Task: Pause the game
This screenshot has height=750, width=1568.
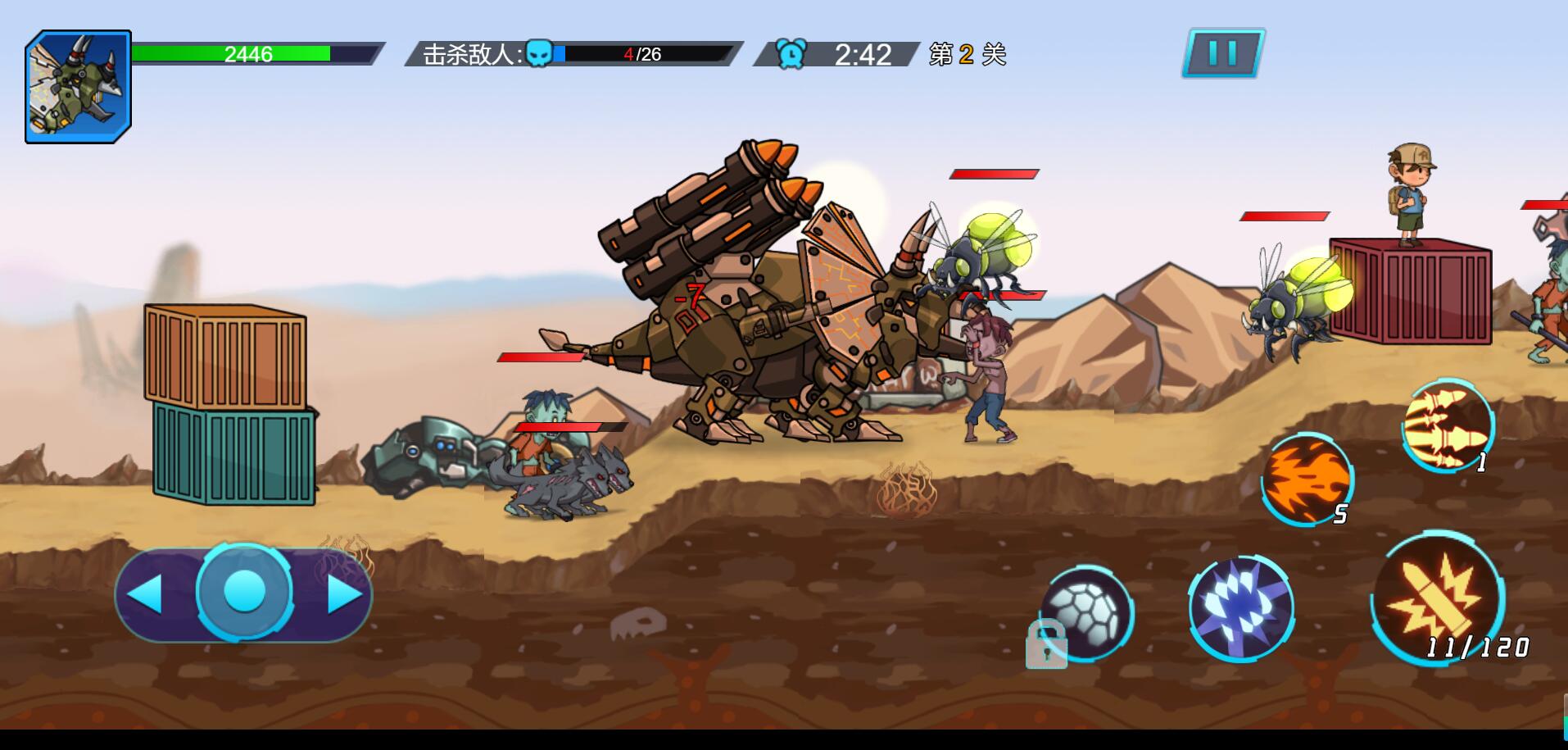Action: pos(1222,53)
